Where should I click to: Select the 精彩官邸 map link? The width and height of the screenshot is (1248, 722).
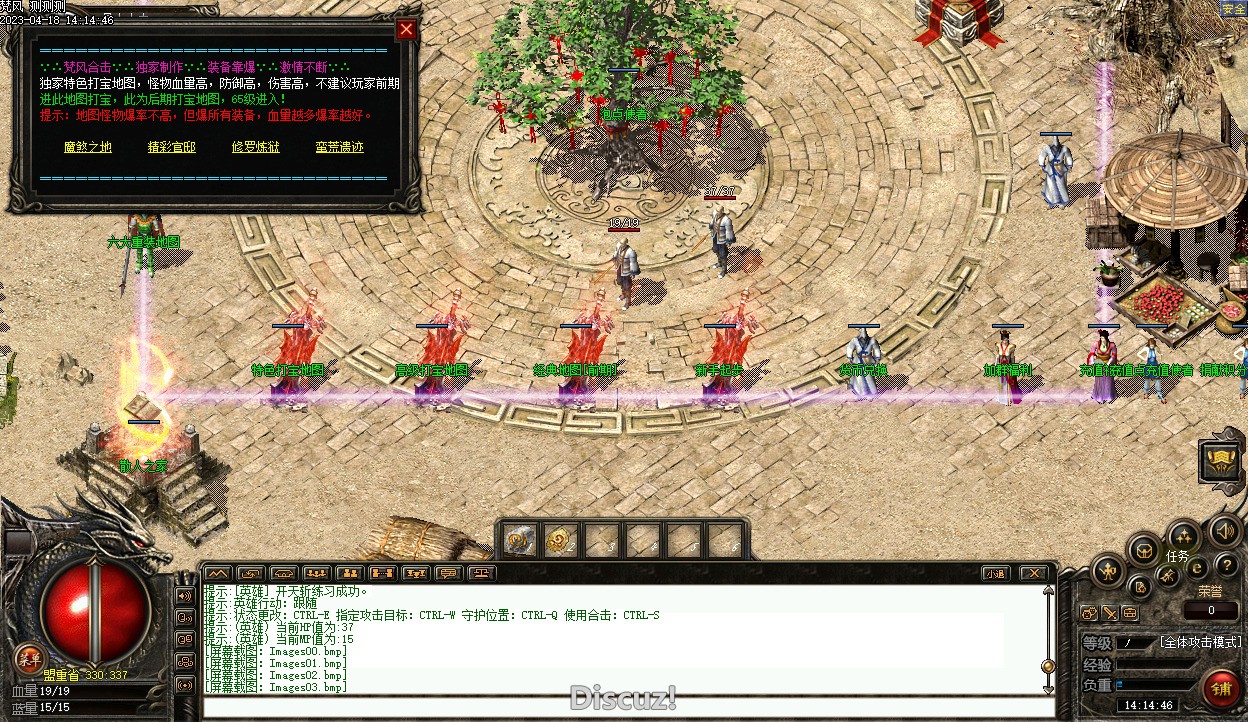point(171,147)
